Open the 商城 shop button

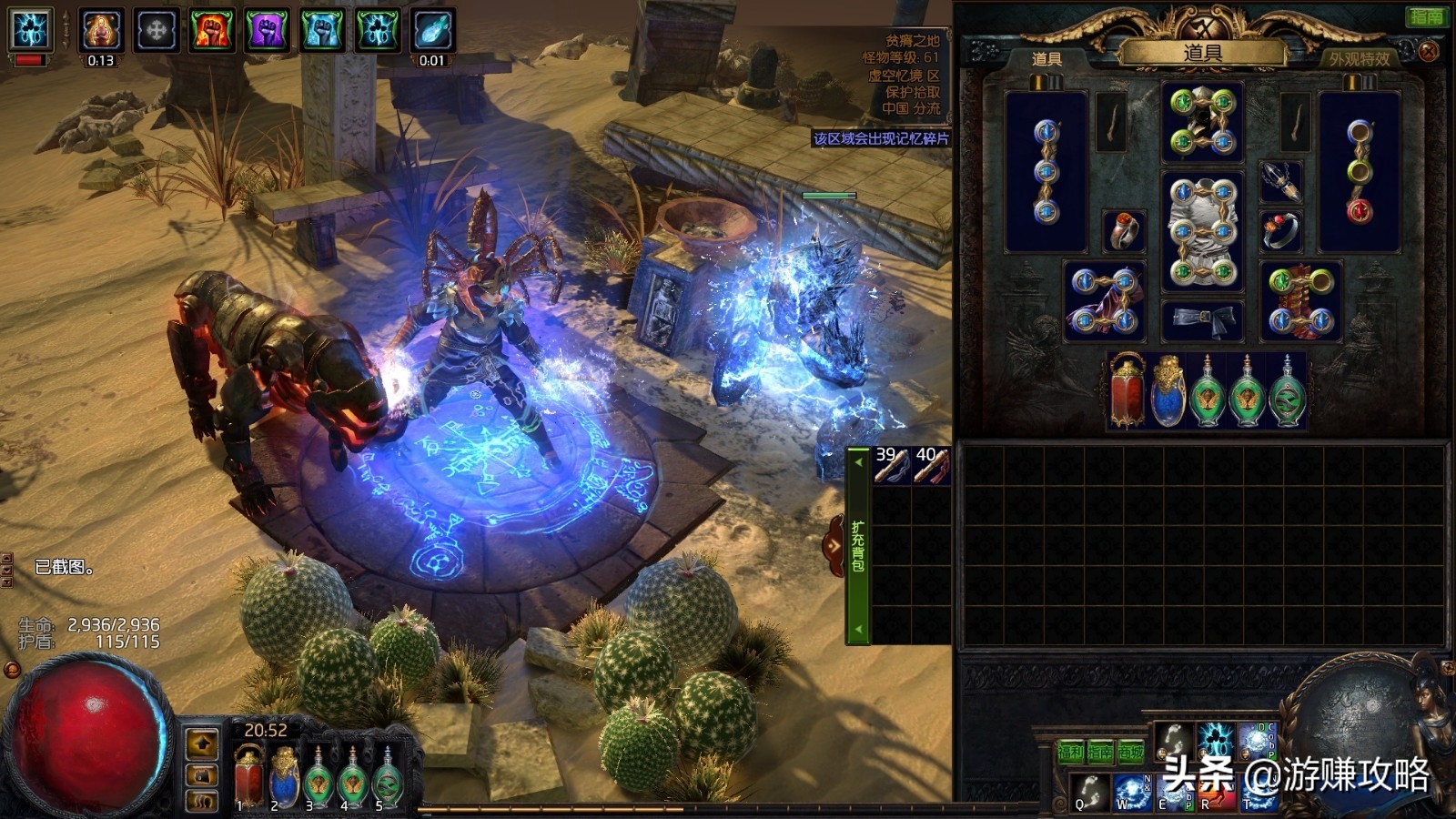1130,752
